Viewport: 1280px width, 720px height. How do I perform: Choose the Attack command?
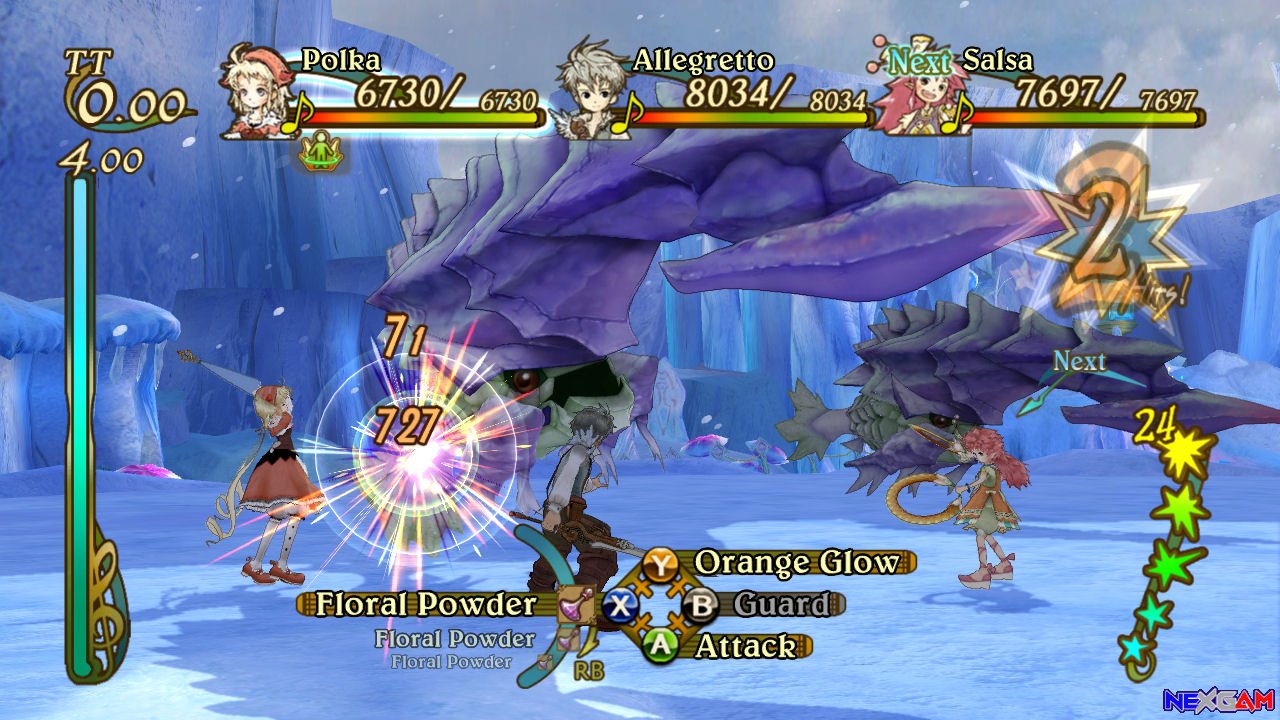[x=745, y=646]
